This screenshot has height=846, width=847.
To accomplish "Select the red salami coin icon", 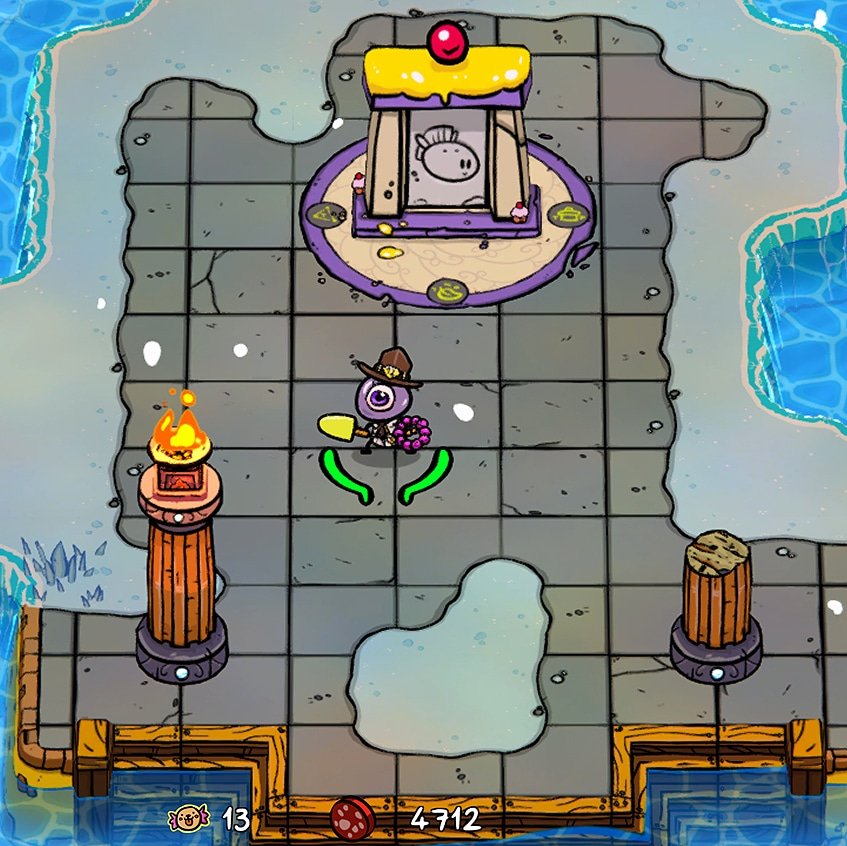I will coord(352,819).
